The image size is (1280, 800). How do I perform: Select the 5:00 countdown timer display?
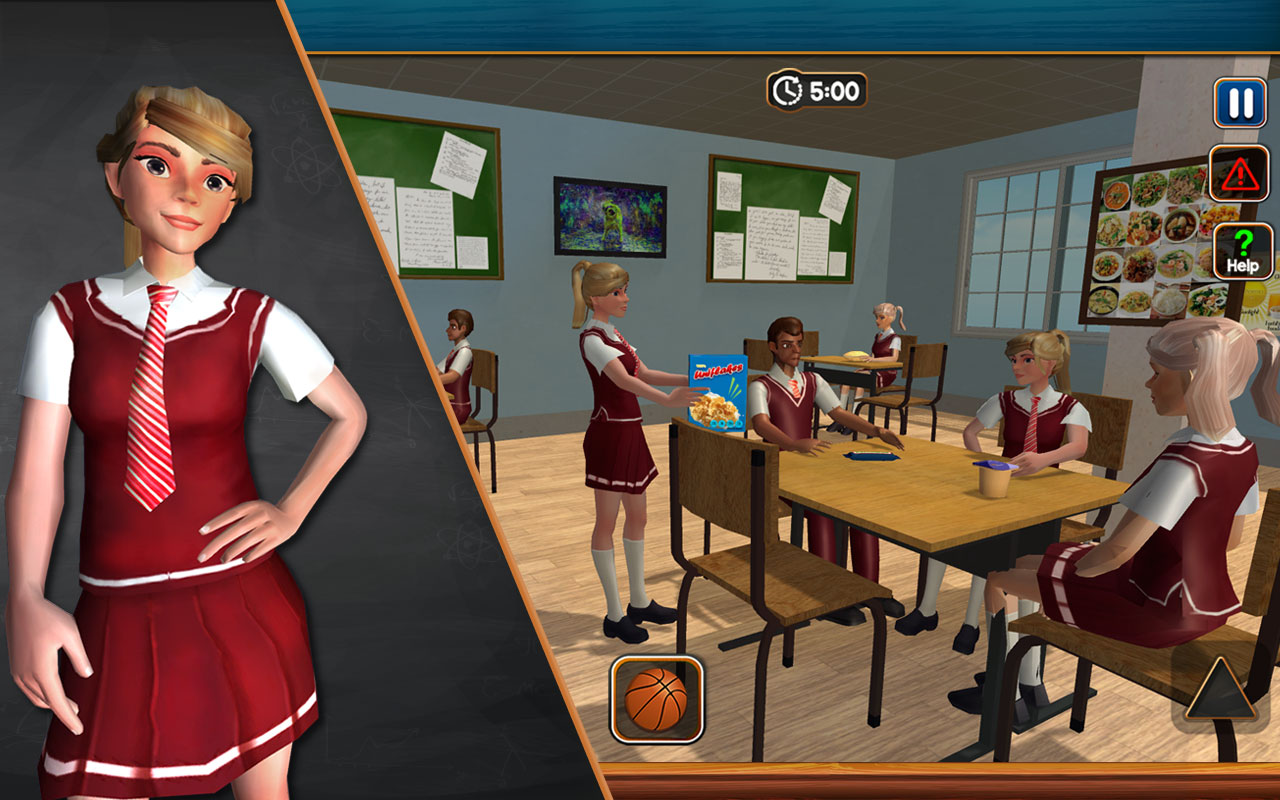838,91
